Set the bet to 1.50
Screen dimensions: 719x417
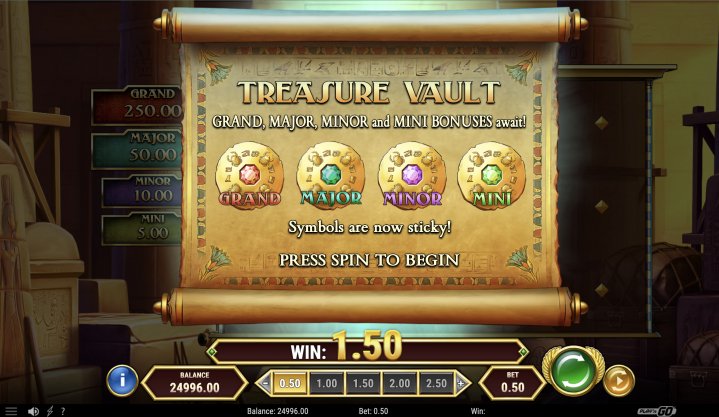click(x=362, y=383)
